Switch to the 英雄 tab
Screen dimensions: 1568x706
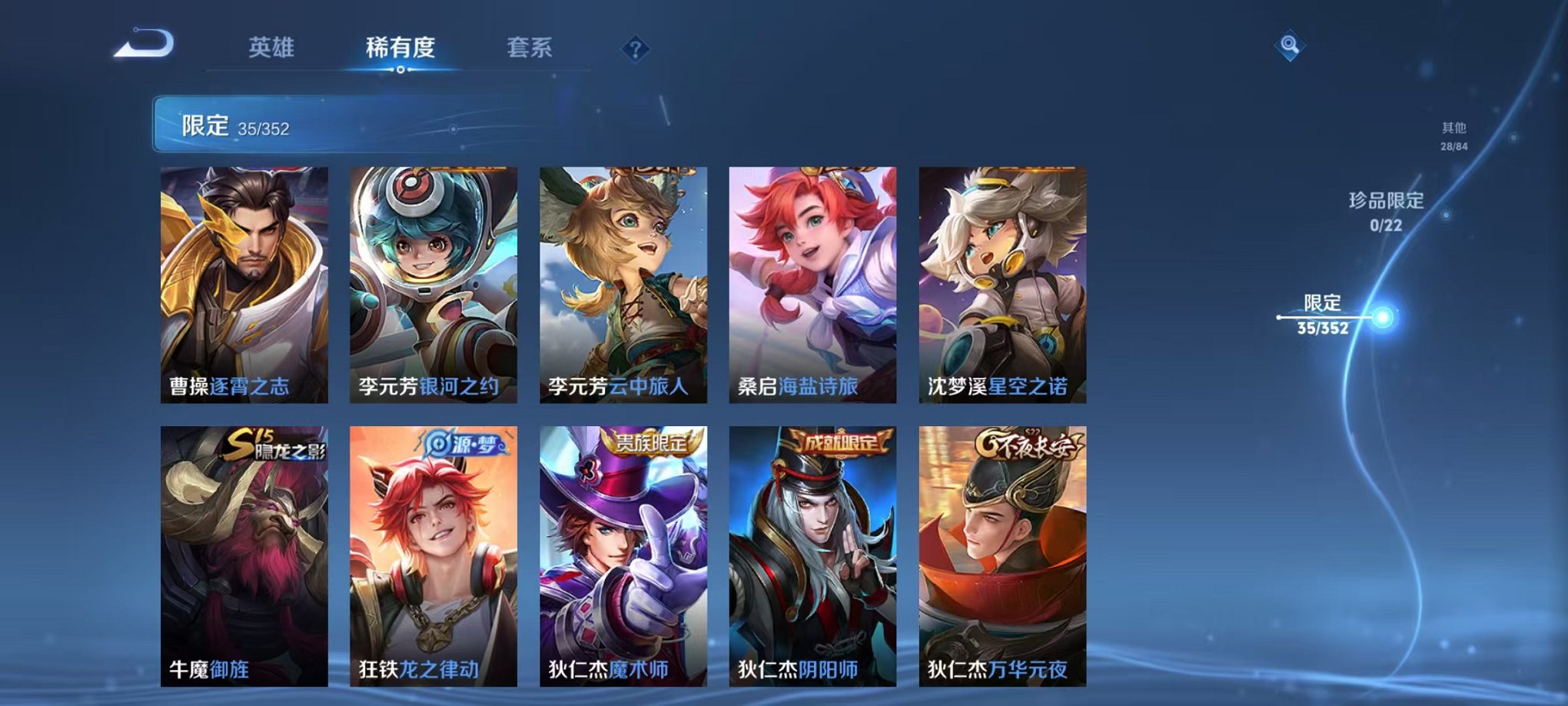272,48
